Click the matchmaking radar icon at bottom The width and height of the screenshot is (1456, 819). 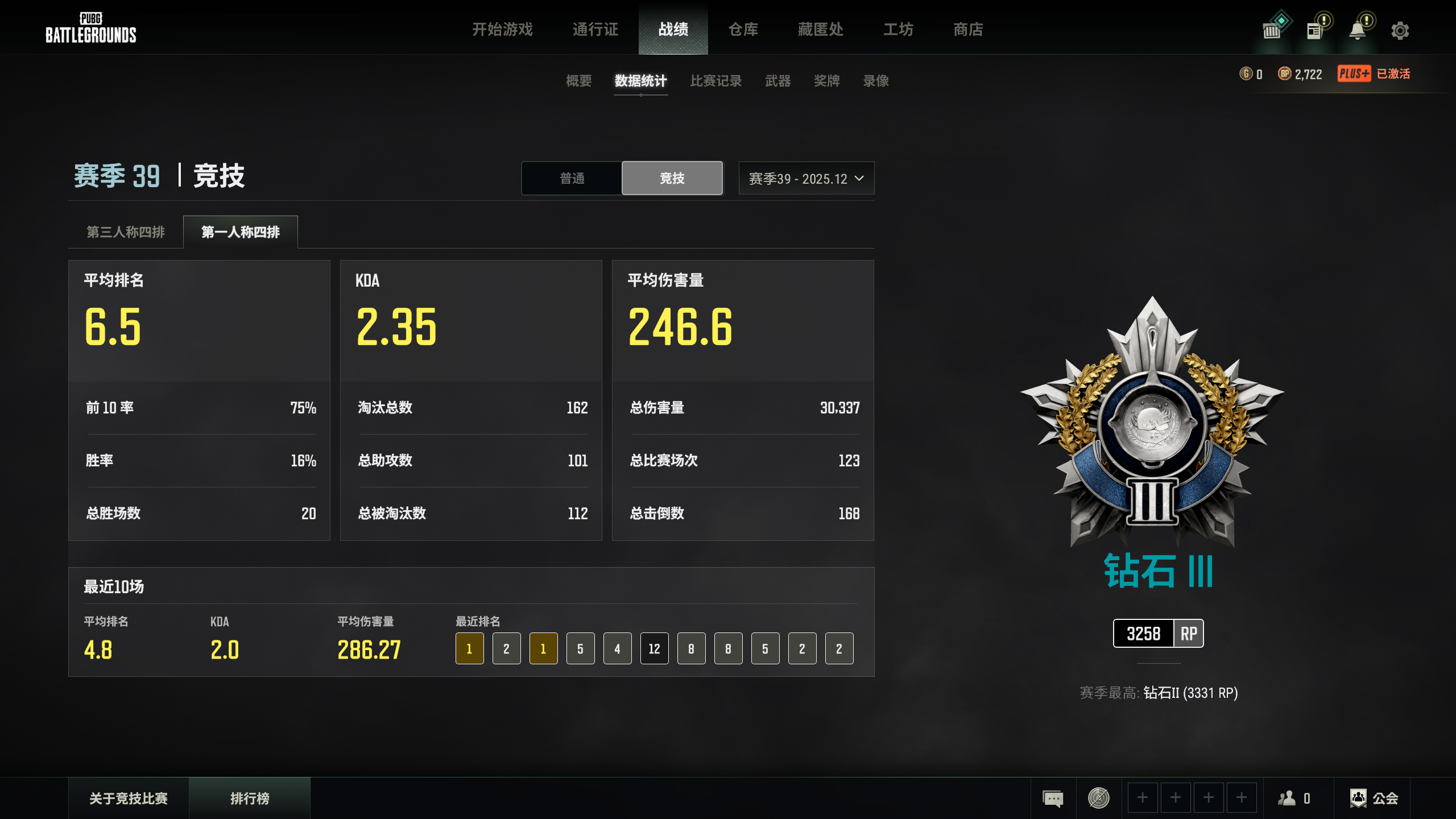click(1099, 797)
